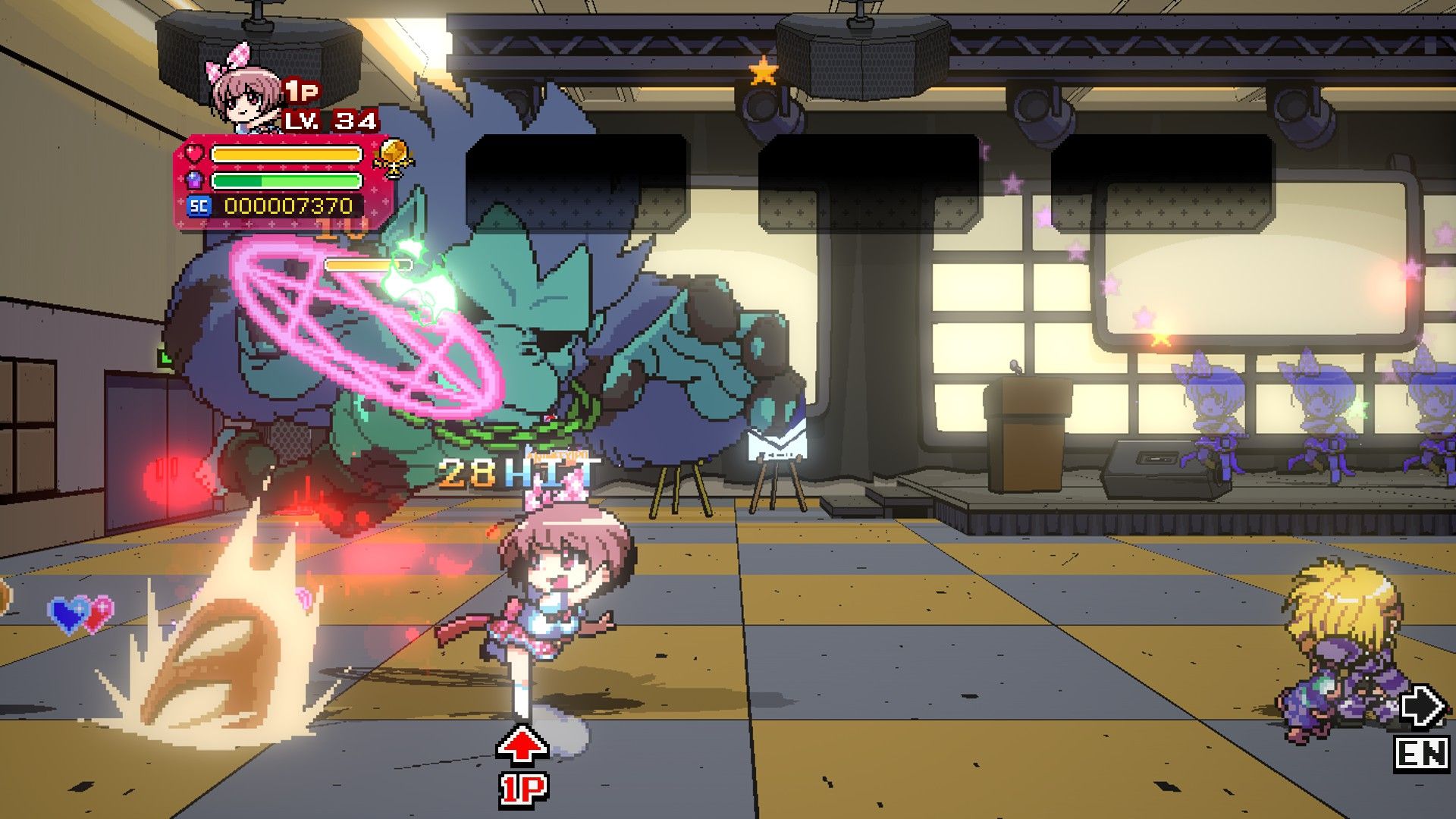Image resolution: width=1456 pixels, height=819 pixels.
Task: Select the golden trophy icon beside the health bar
Action: click(x=394, y=157)
